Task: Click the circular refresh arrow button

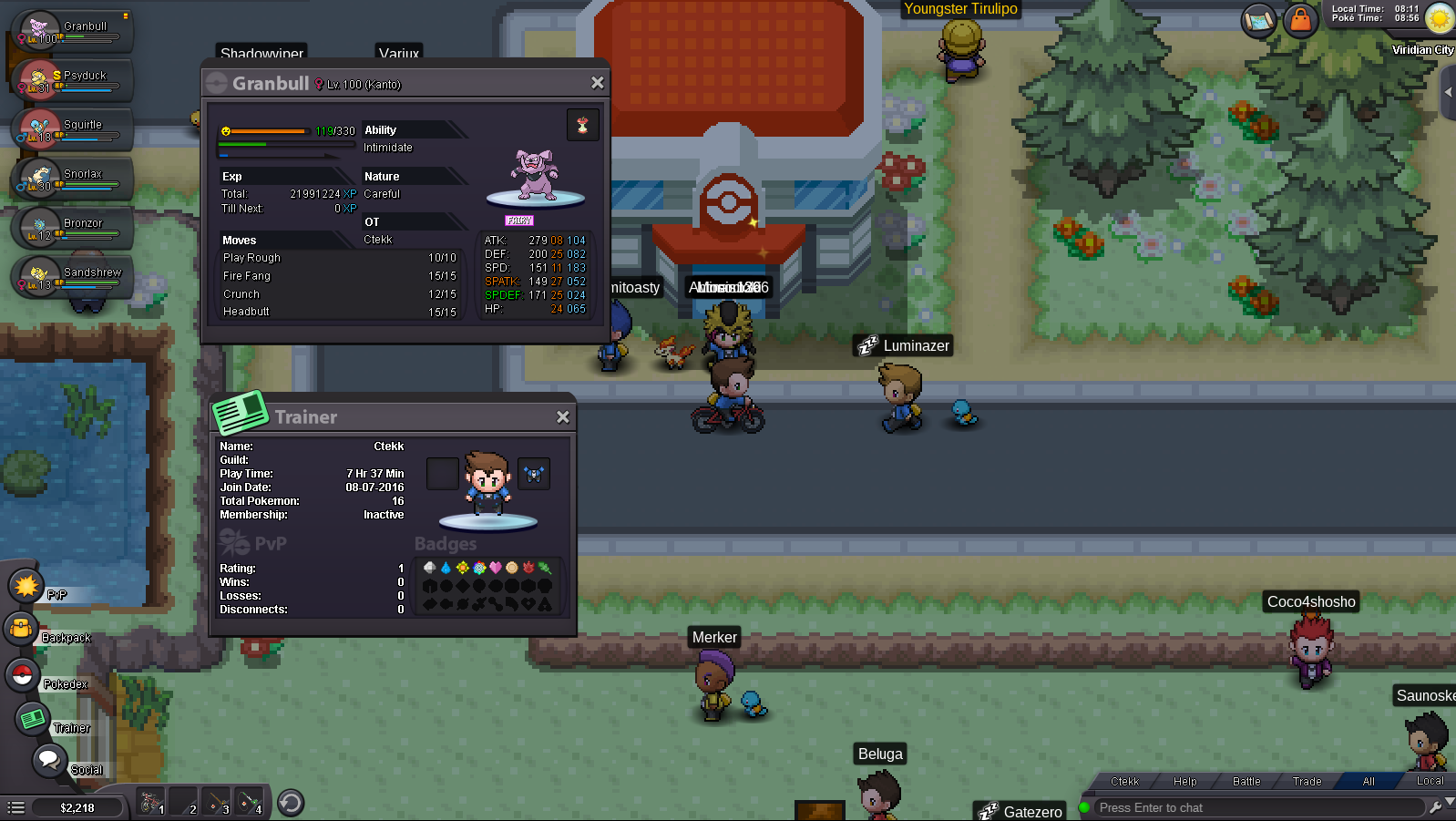Action: 291,803
